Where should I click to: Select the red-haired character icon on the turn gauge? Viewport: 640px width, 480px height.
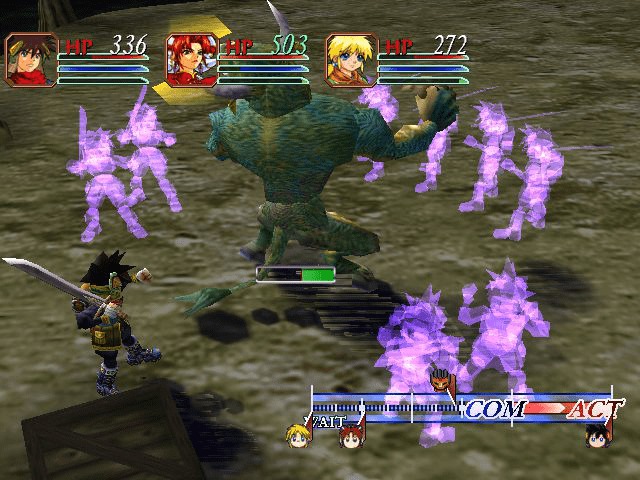click(x=351, y=437)
